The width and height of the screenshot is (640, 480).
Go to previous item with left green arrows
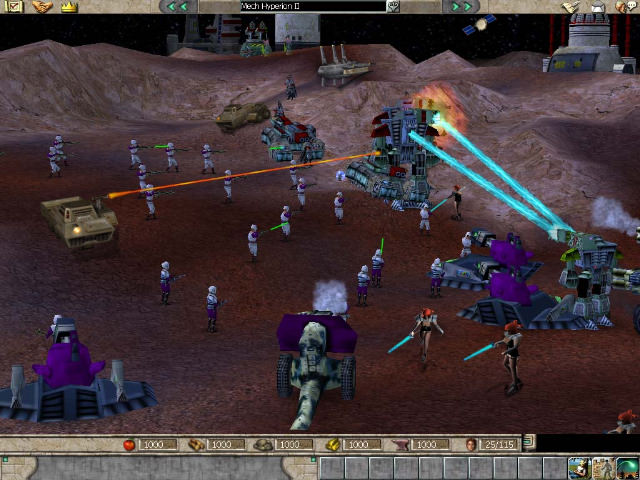click(x=177, y=7)
